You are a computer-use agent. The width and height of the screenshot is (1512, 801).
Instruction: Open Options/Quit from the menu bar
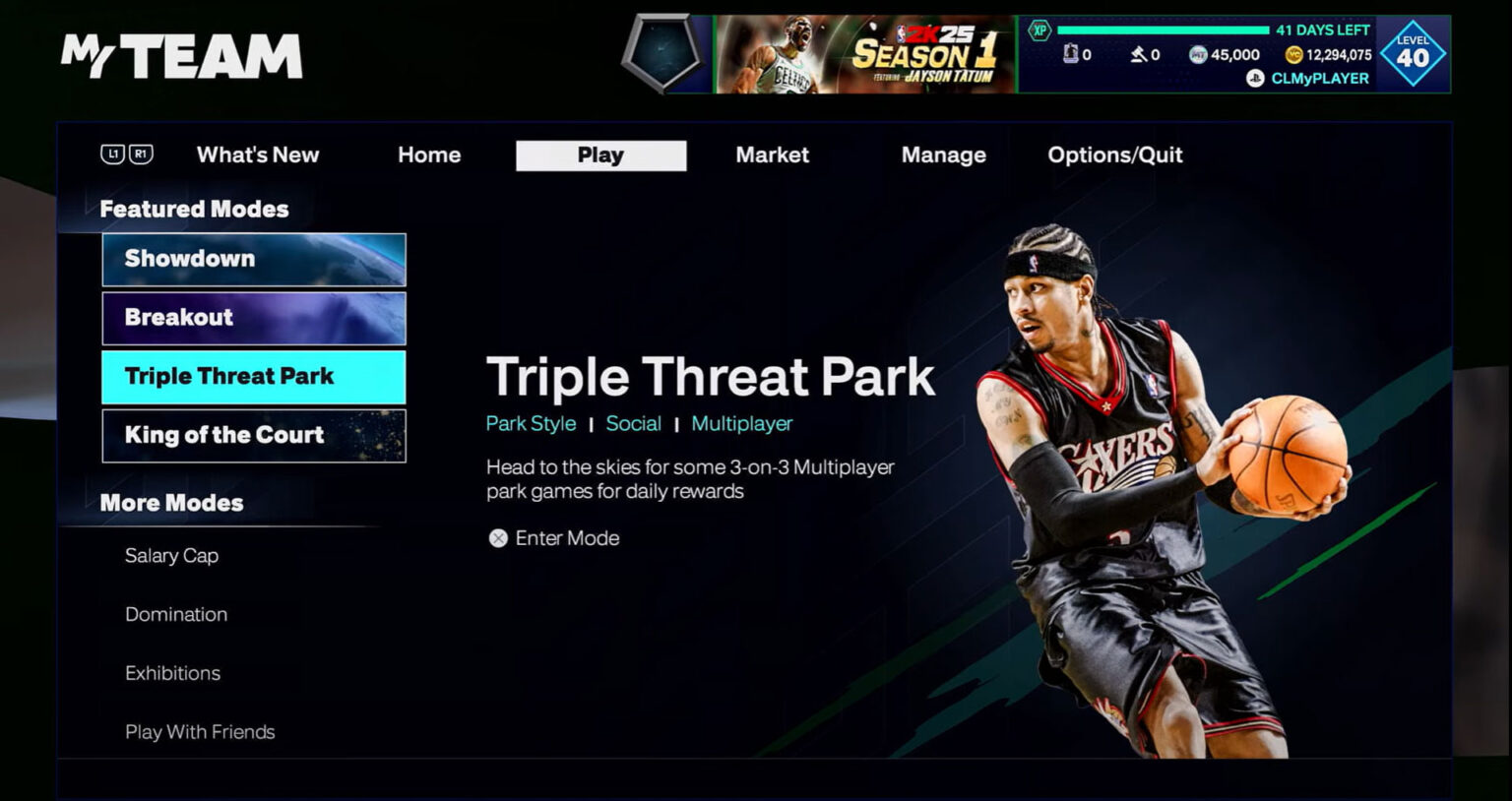point(1113,154)
